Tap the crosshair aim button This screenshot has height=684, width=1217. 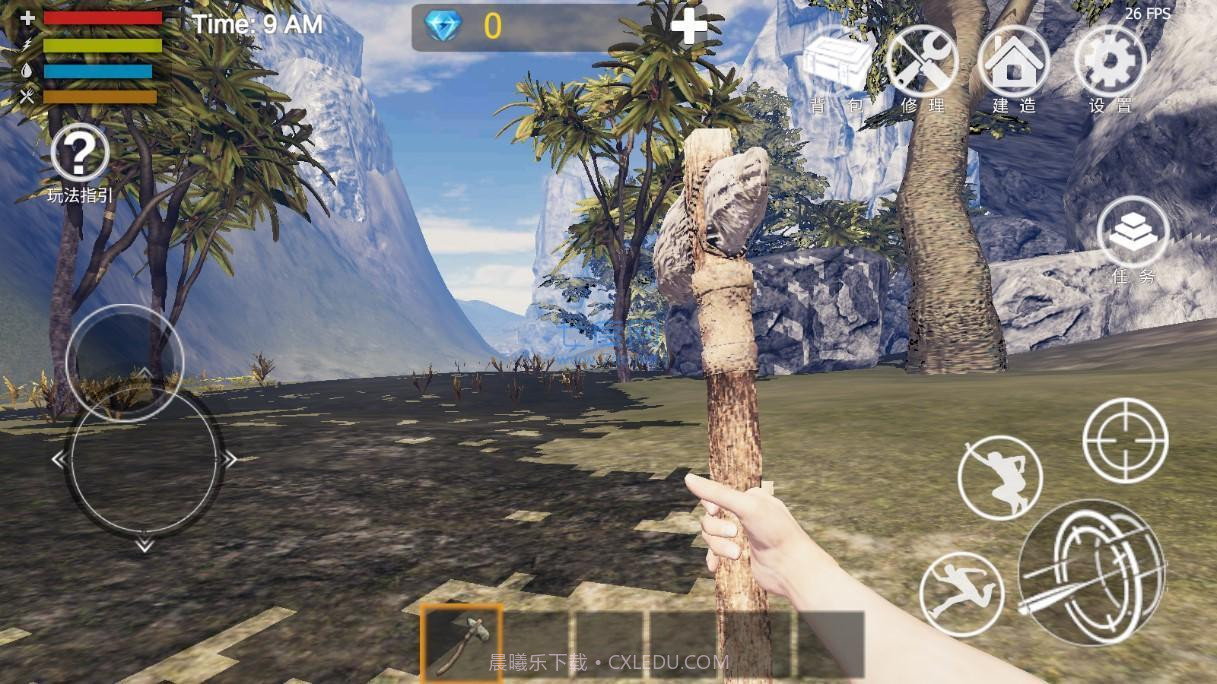pos(1125,440)
